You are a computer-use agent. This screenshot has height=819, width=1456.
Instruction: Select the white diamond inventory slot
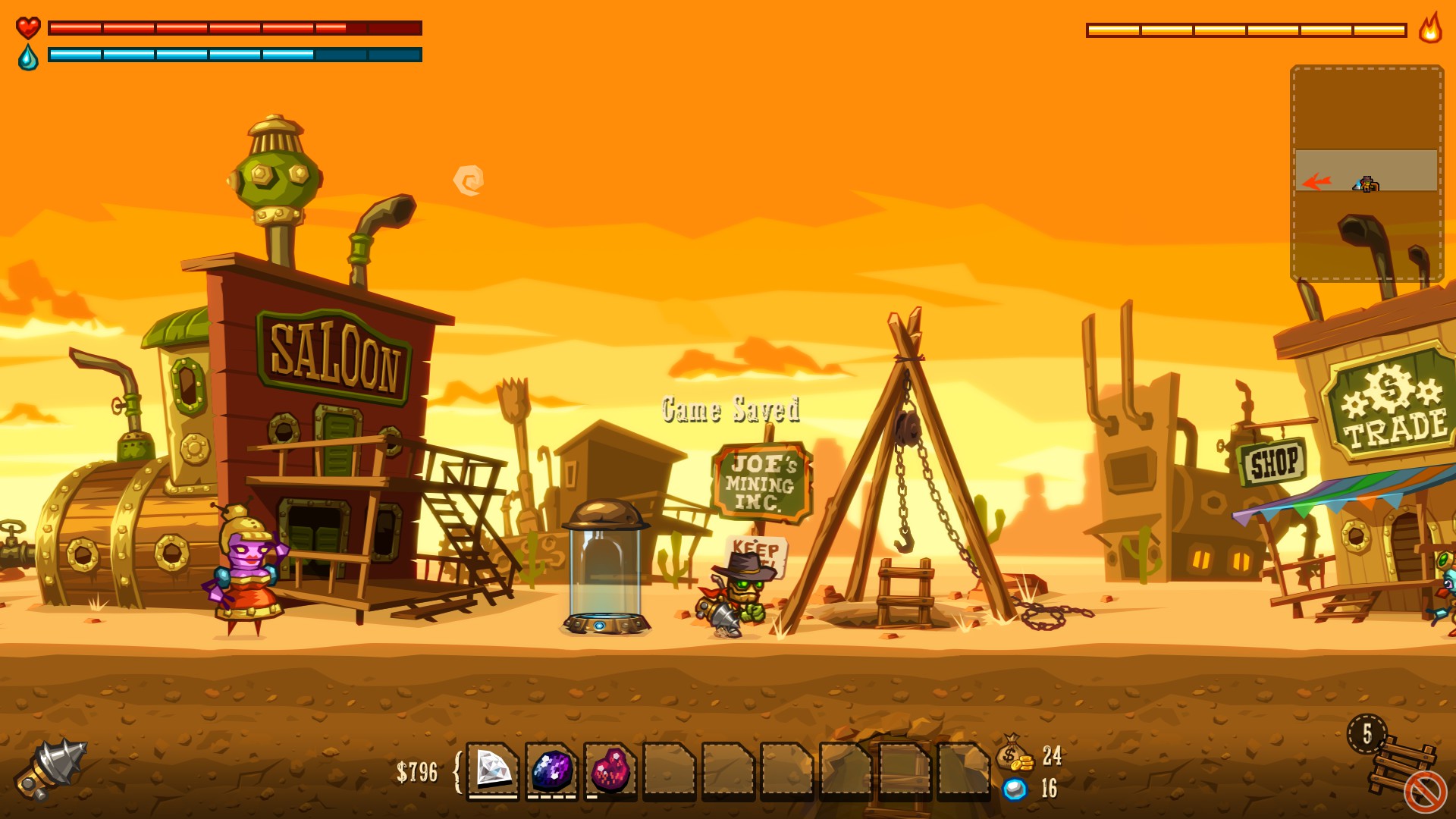[x=493, y=769]
